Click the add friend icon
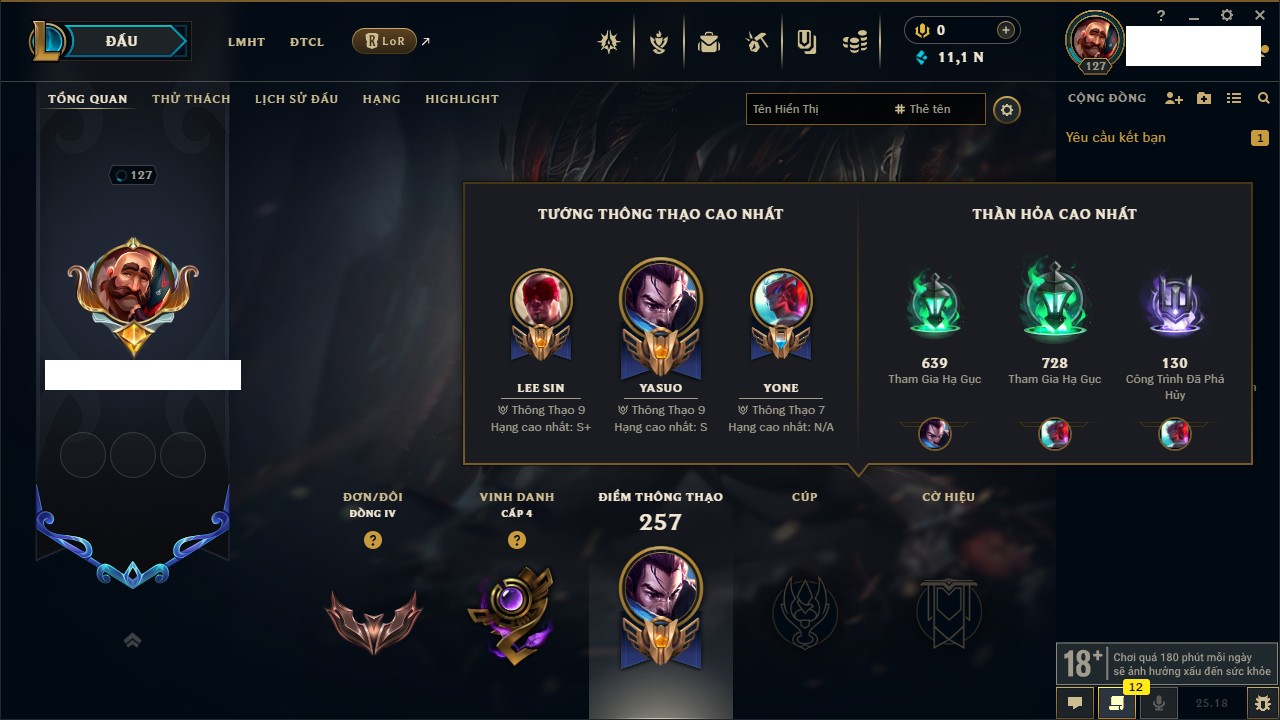 1174,99
